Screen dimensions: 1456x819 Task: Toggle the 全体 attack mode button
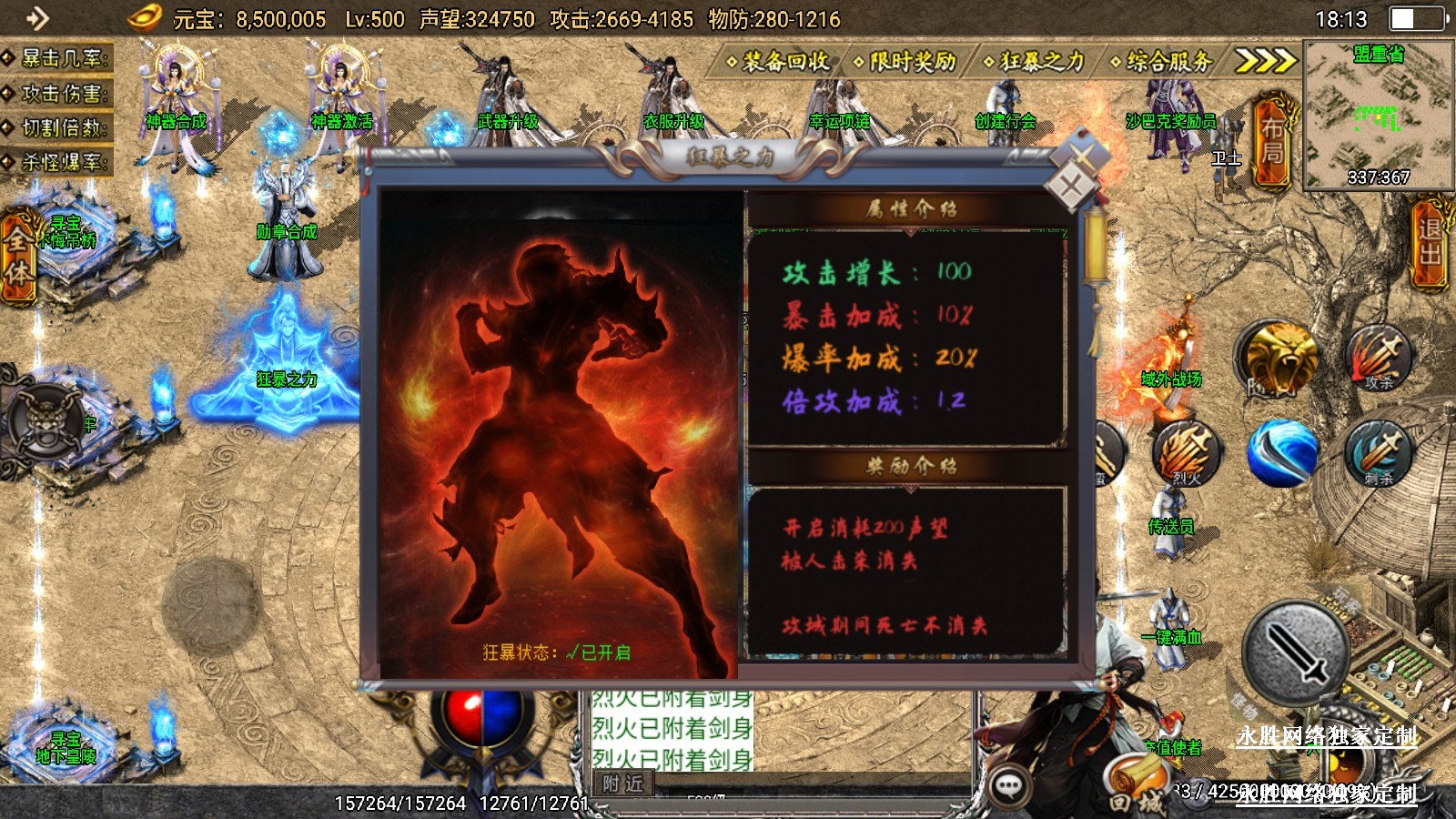[18, 257]
